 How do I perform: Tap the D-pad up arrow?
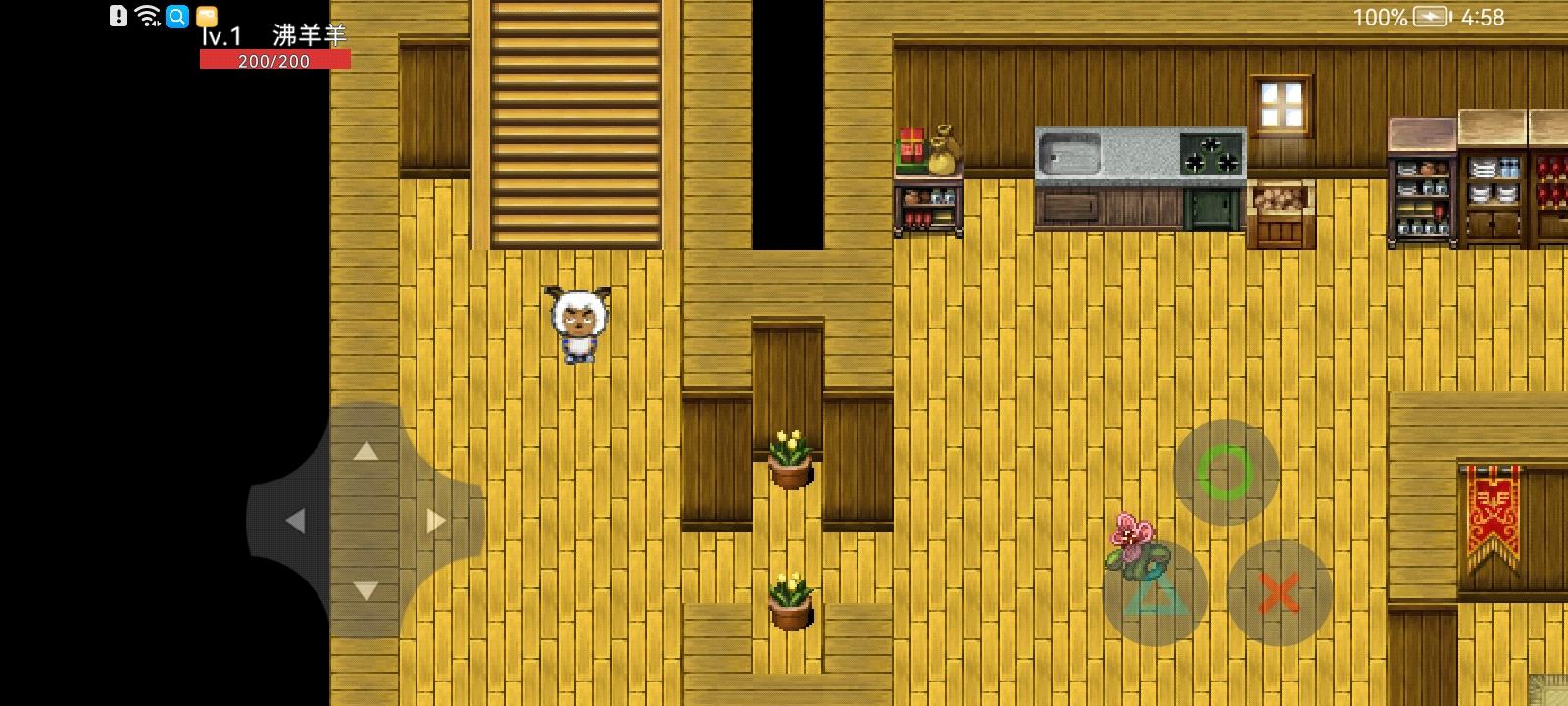point(366,451)
